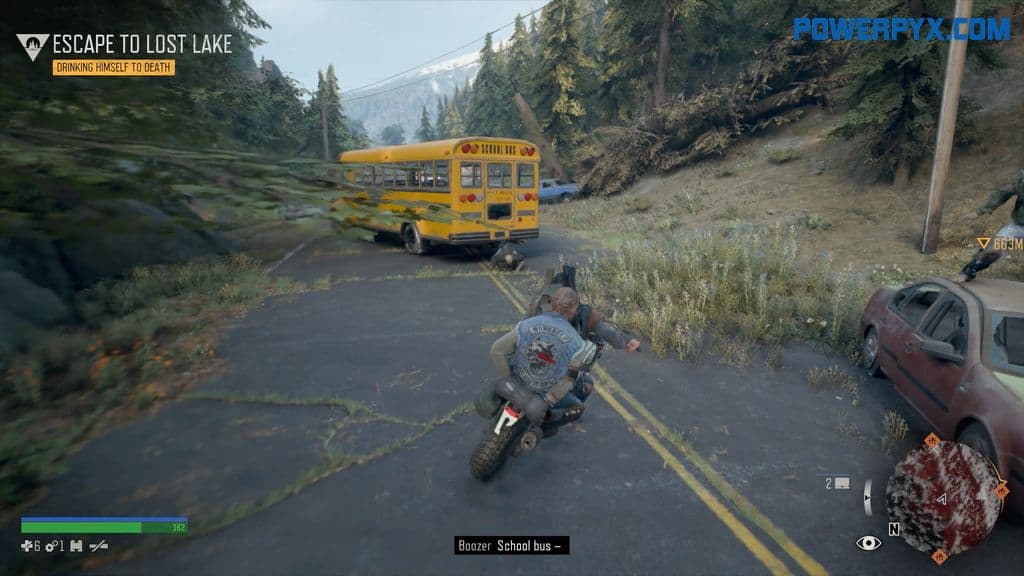
Task: Select the eye visibility indicator icon
Action: [x=868, y=543]
